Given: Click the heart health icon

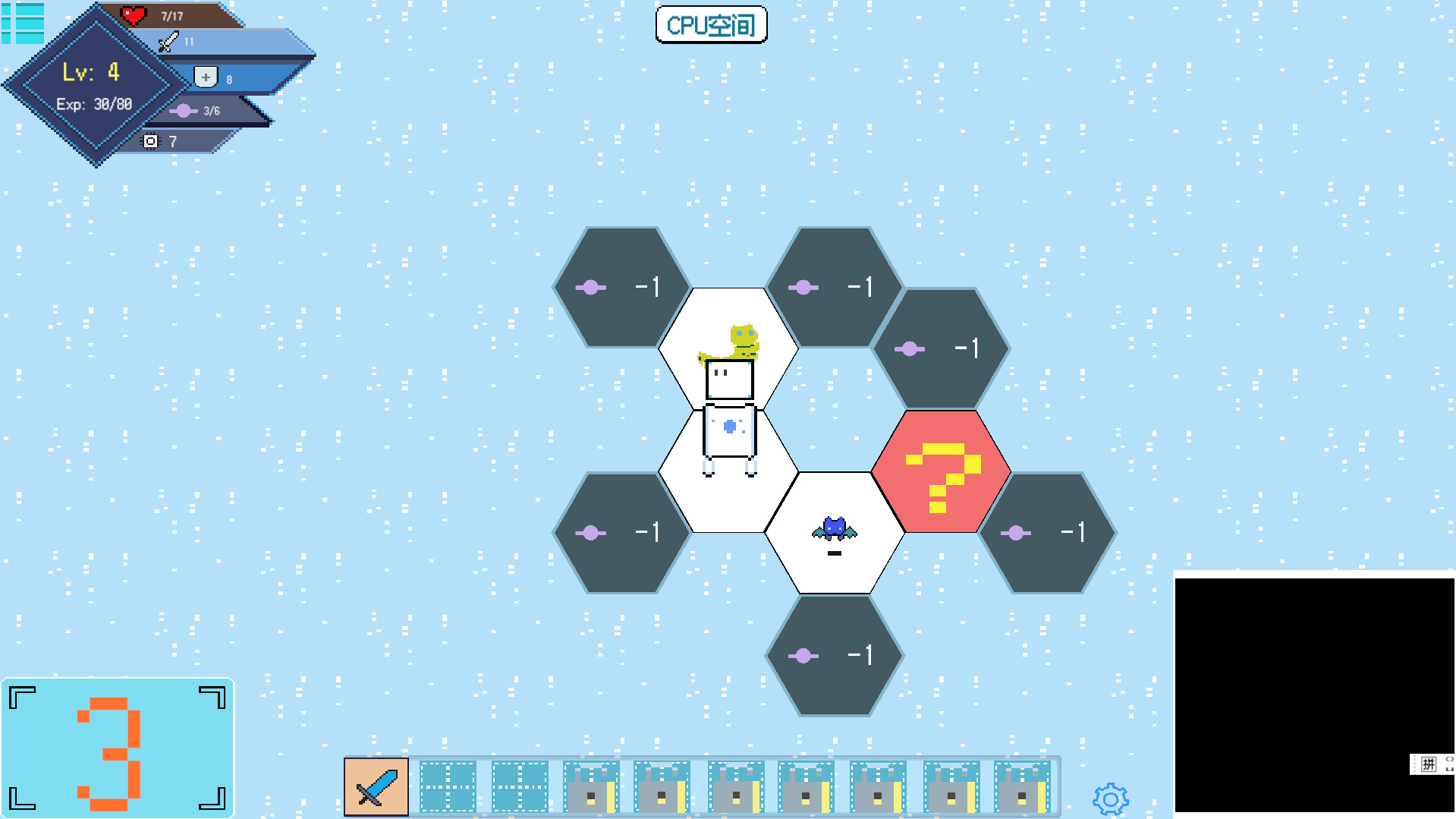Looking at the screenshot, I should [x=134, y=14].
